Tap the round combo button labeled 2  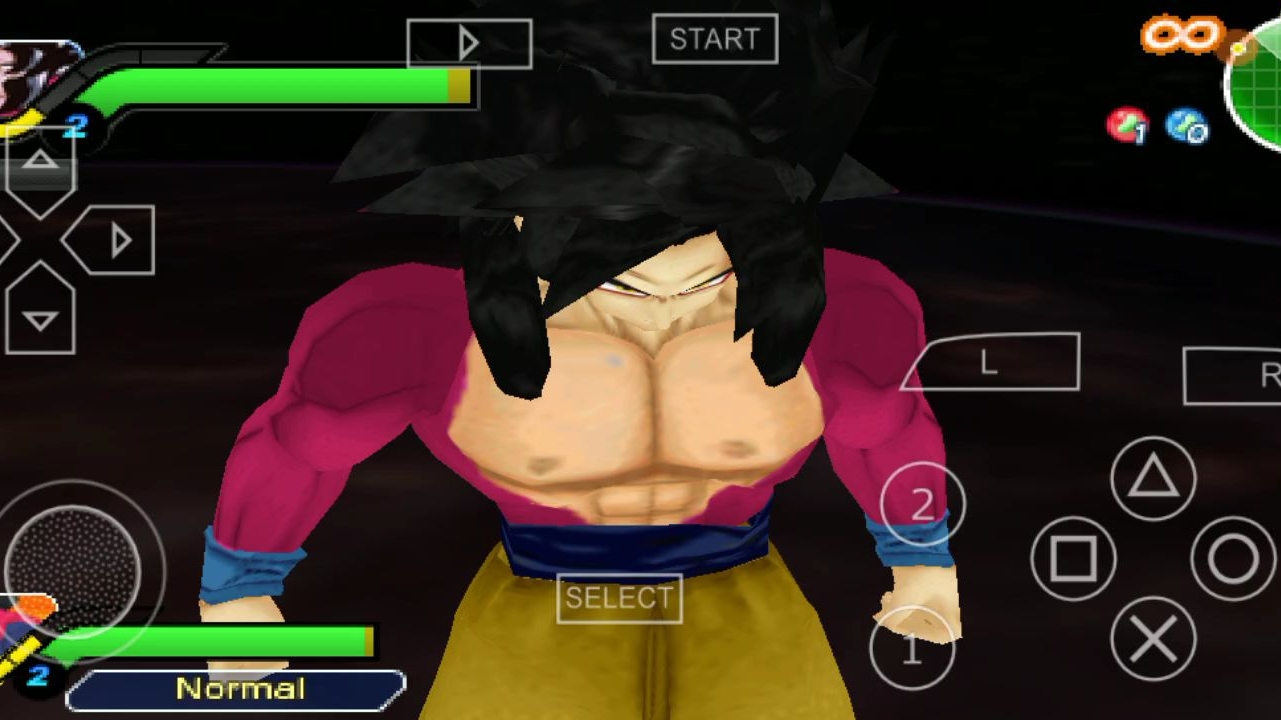pos(922,504)
